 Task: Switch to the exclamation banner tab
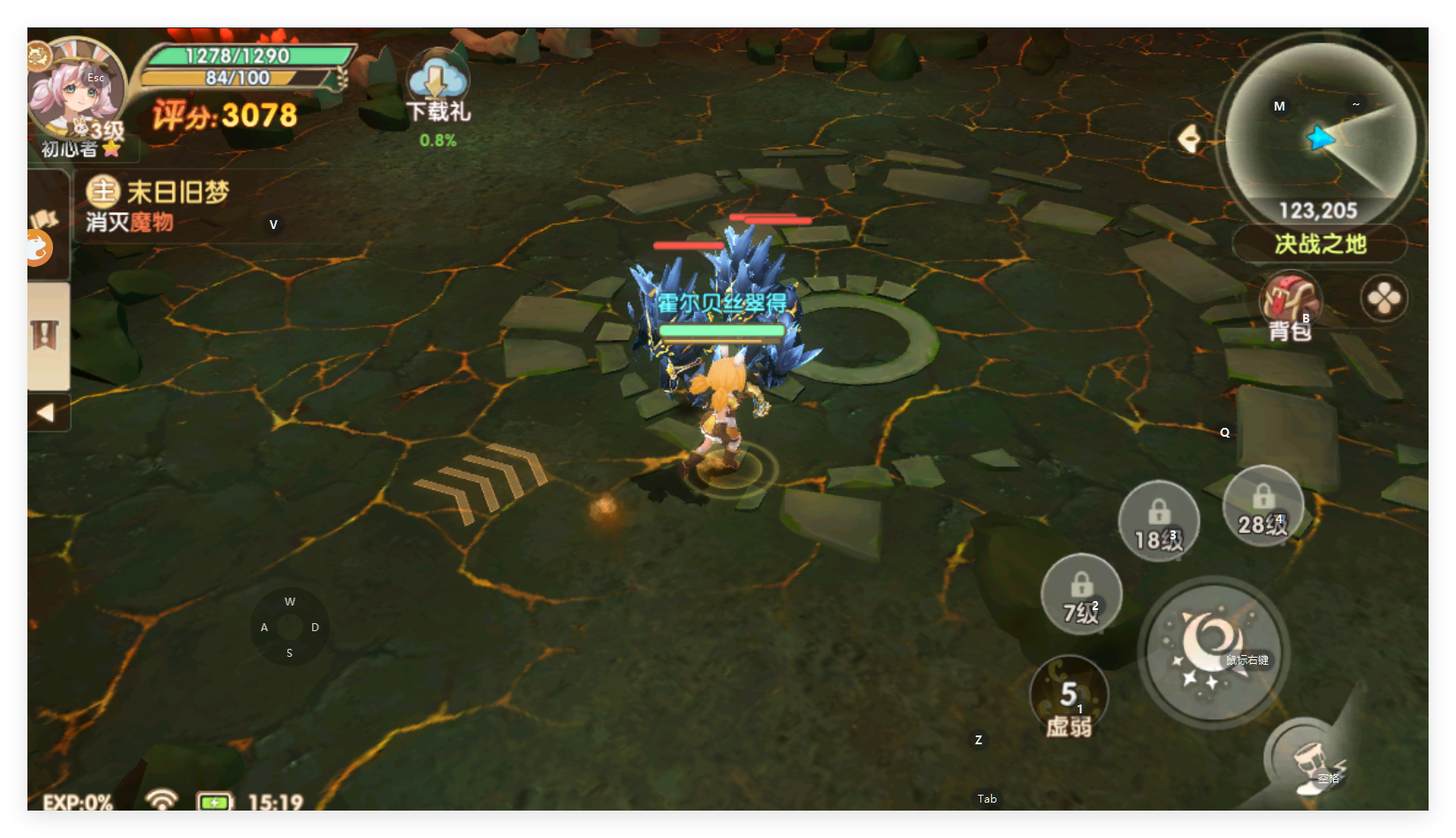[45, 336]
